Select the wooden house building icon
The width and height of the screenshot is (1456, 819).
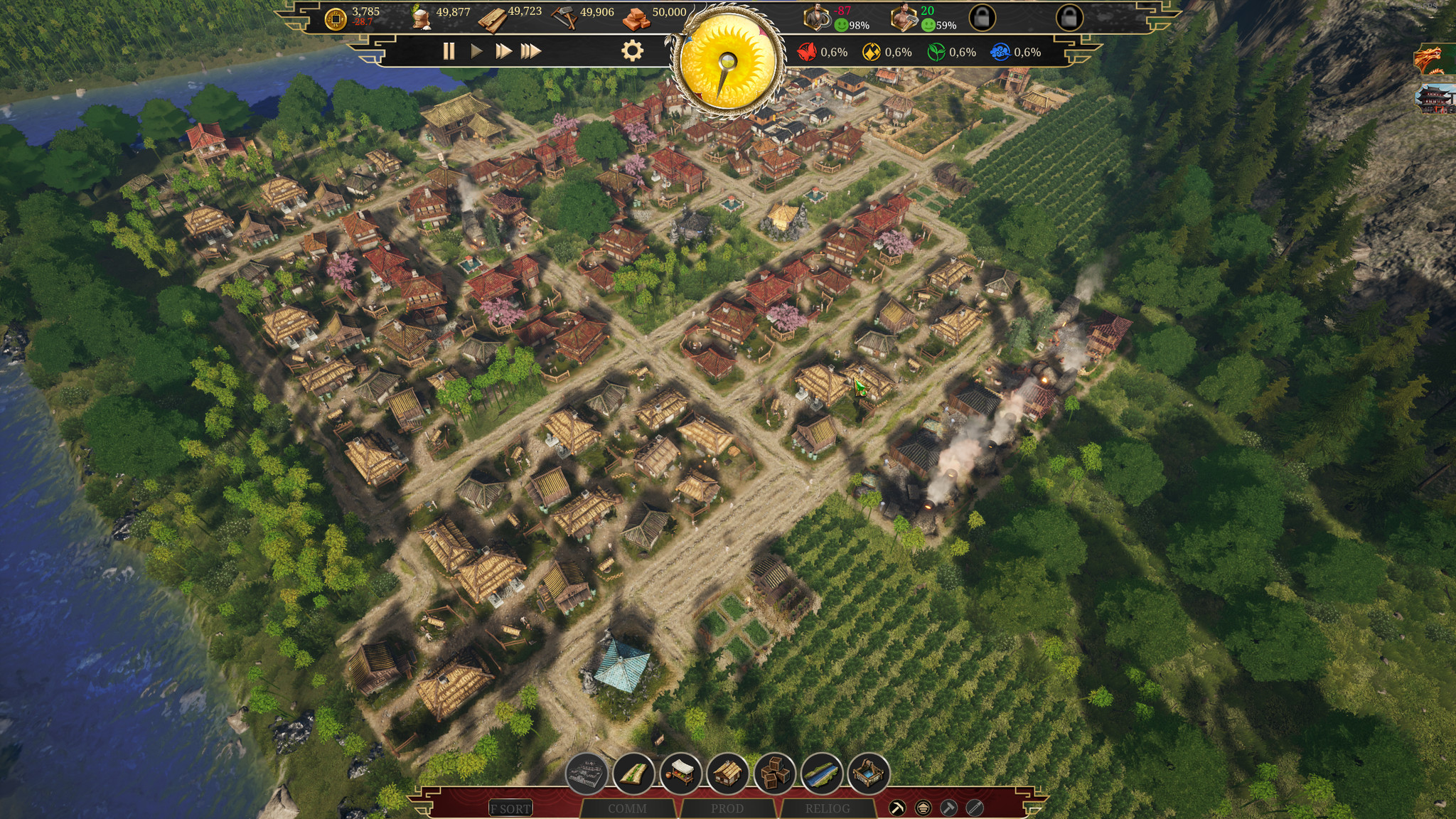pyautogui.click(x=726, y=773)
